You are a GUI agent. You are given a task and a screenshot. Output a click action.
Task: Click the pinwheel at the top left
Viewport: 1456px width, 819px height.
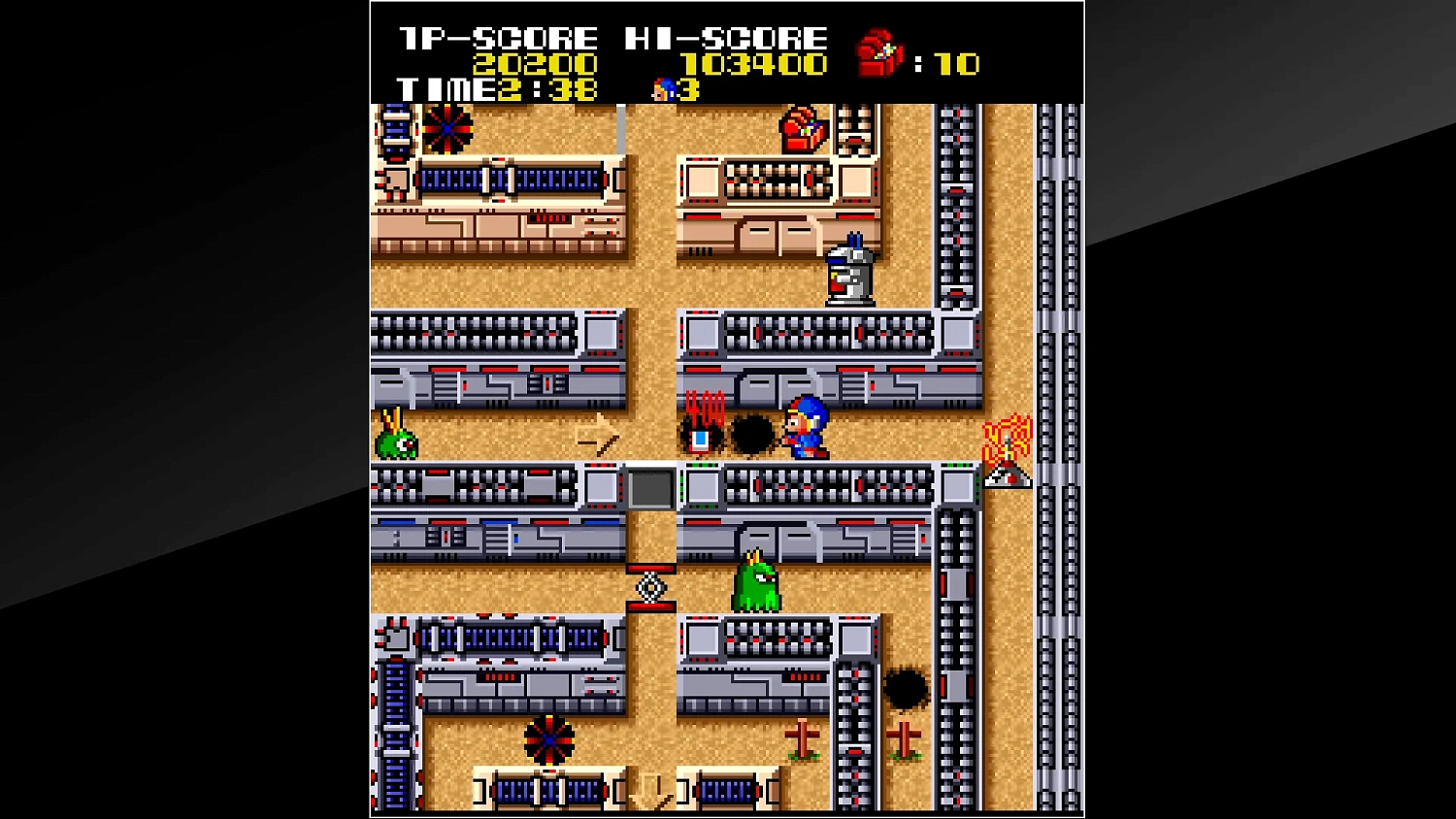pyautogui.click(x=446, y=129)
